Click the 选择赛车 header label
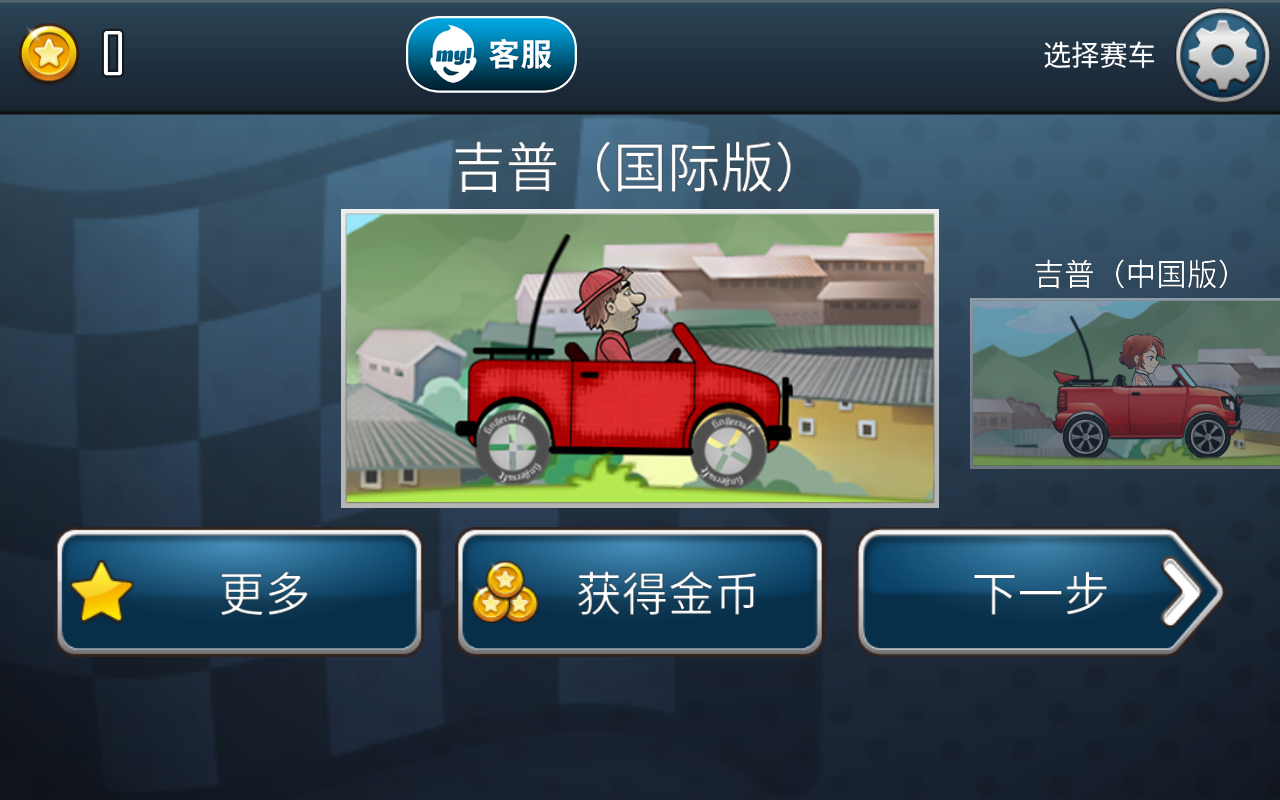The image size is (1280, 800). pos(1100,55)
